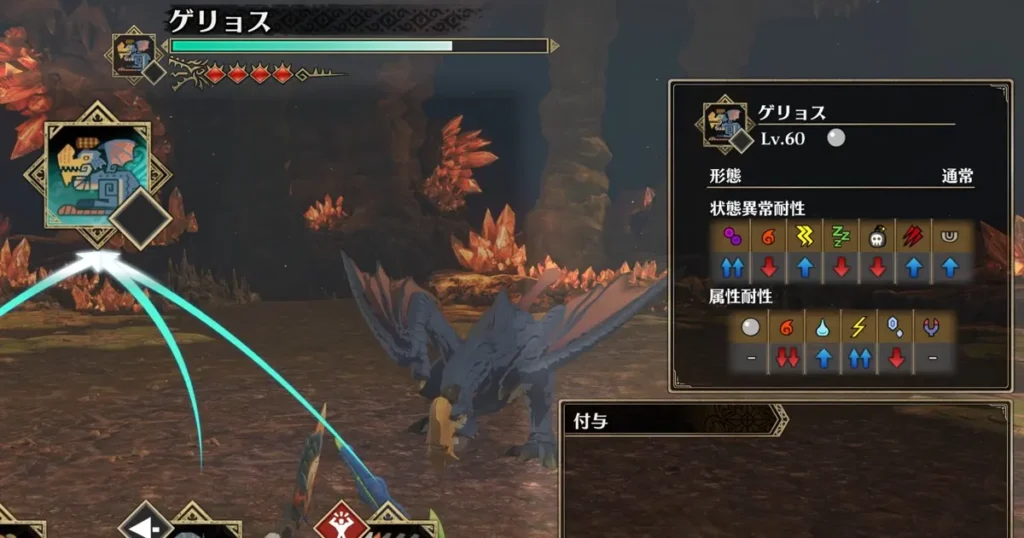Screen dimensions: 1024x538
Task: Click the Gypceros portrait in the info panel
Action: (x=724, y=124)
